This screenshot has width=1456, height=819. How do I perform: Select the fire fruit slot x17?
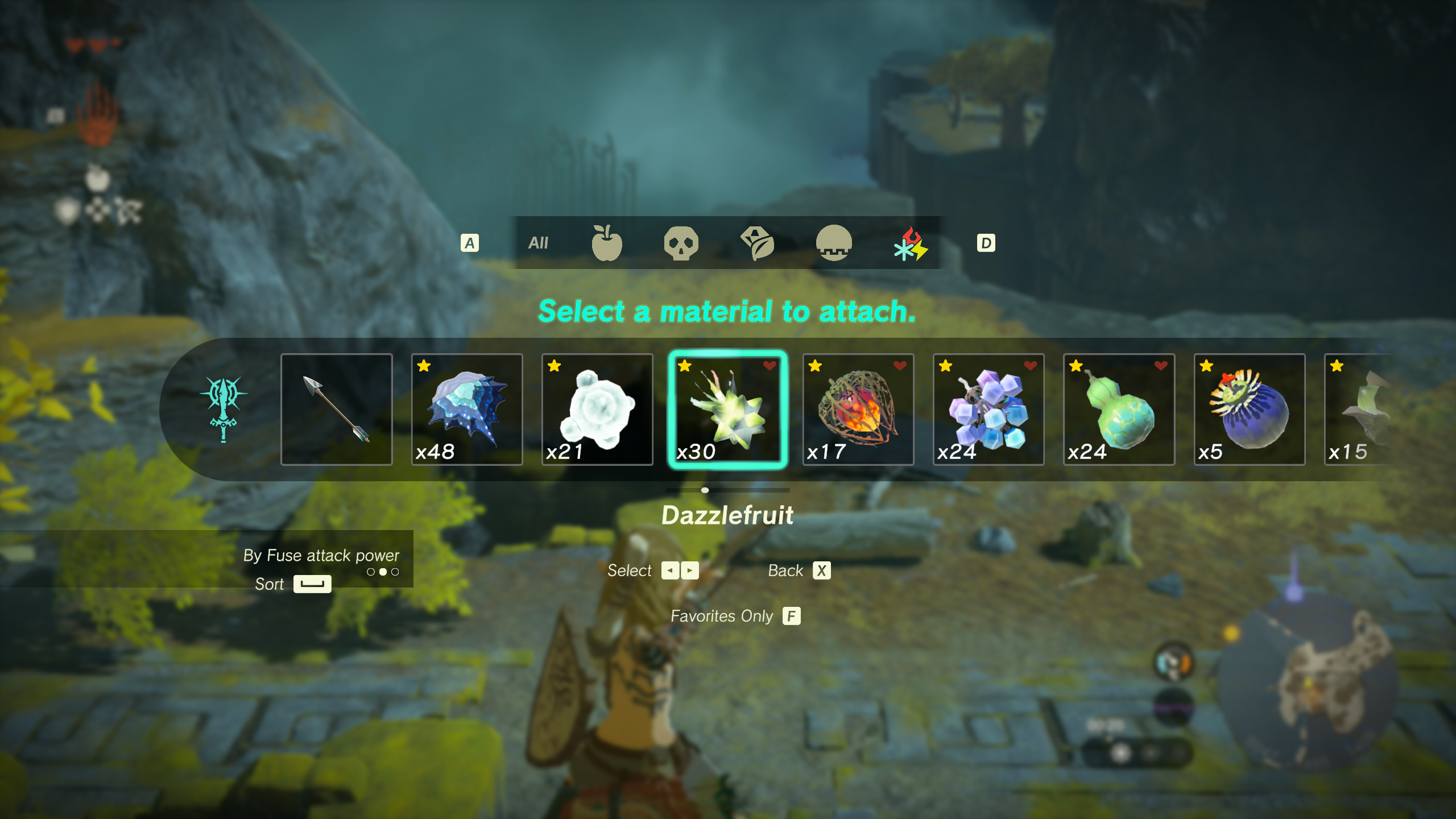click(x=858, y=409)
